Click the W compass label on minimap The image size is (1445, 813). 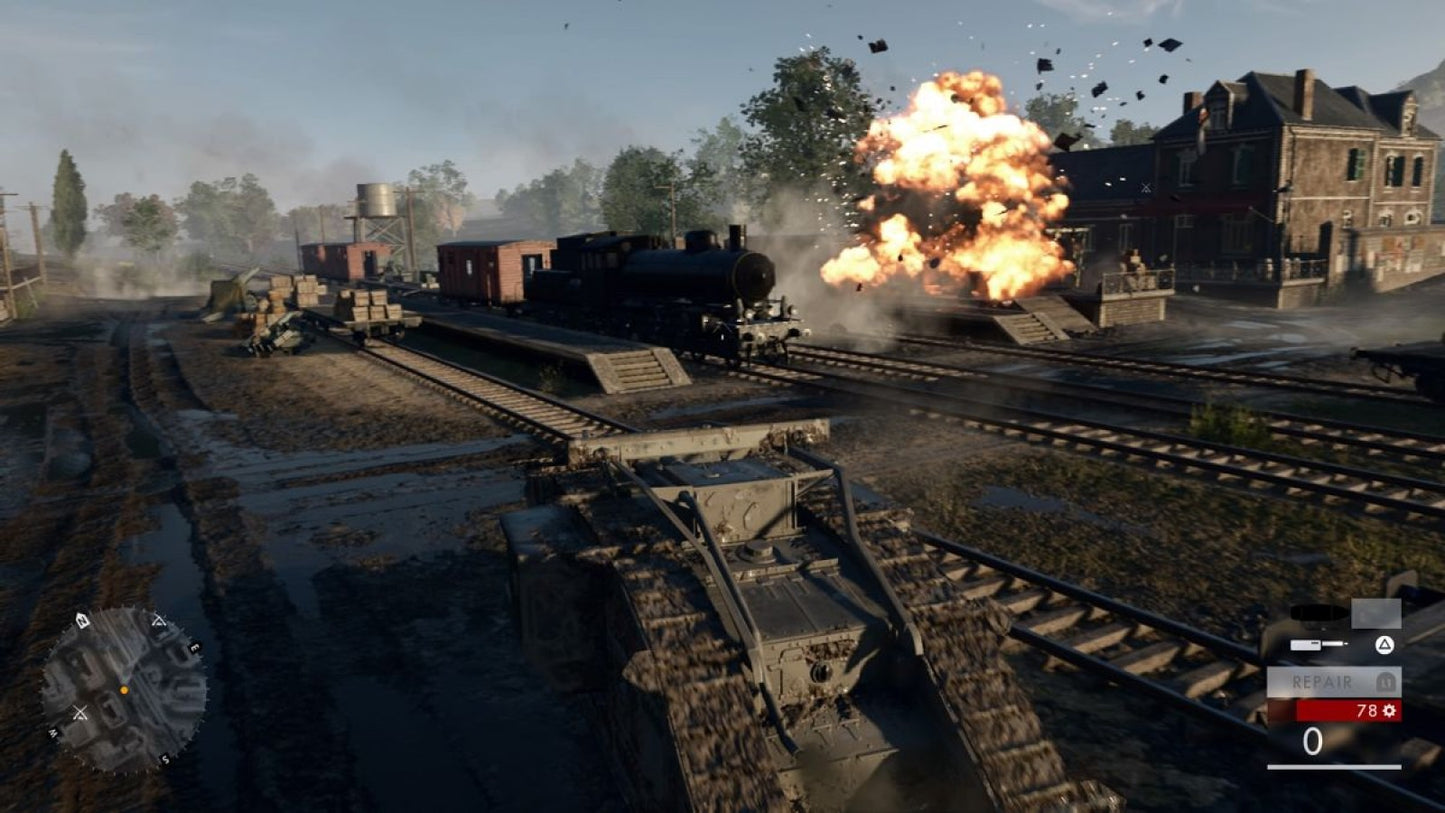[x=53, y=732]
